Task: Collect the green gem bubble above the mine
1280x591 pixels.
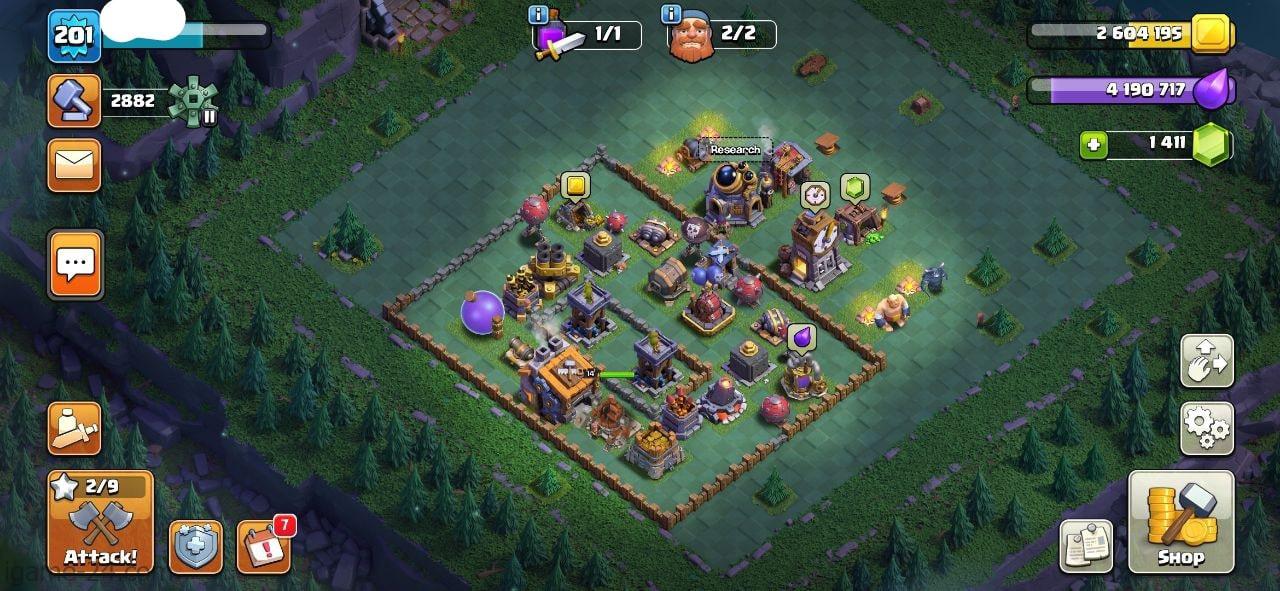Action: [x=853, y=186]
